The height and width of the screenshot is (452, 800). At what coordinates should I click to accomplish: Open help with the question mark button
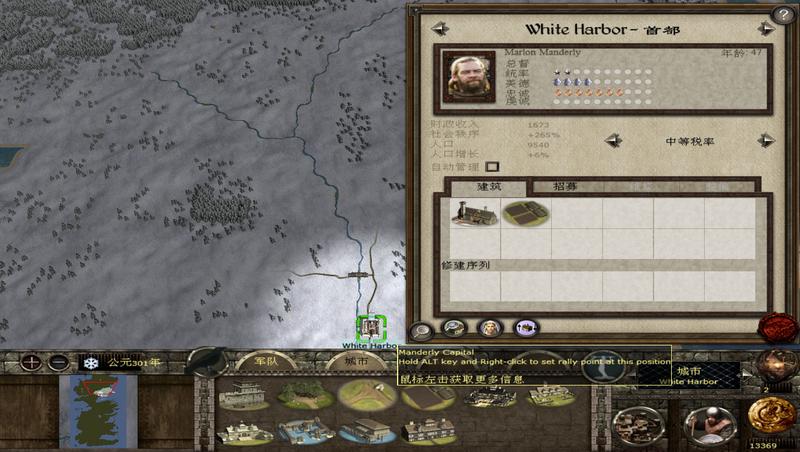click(784, 14)
